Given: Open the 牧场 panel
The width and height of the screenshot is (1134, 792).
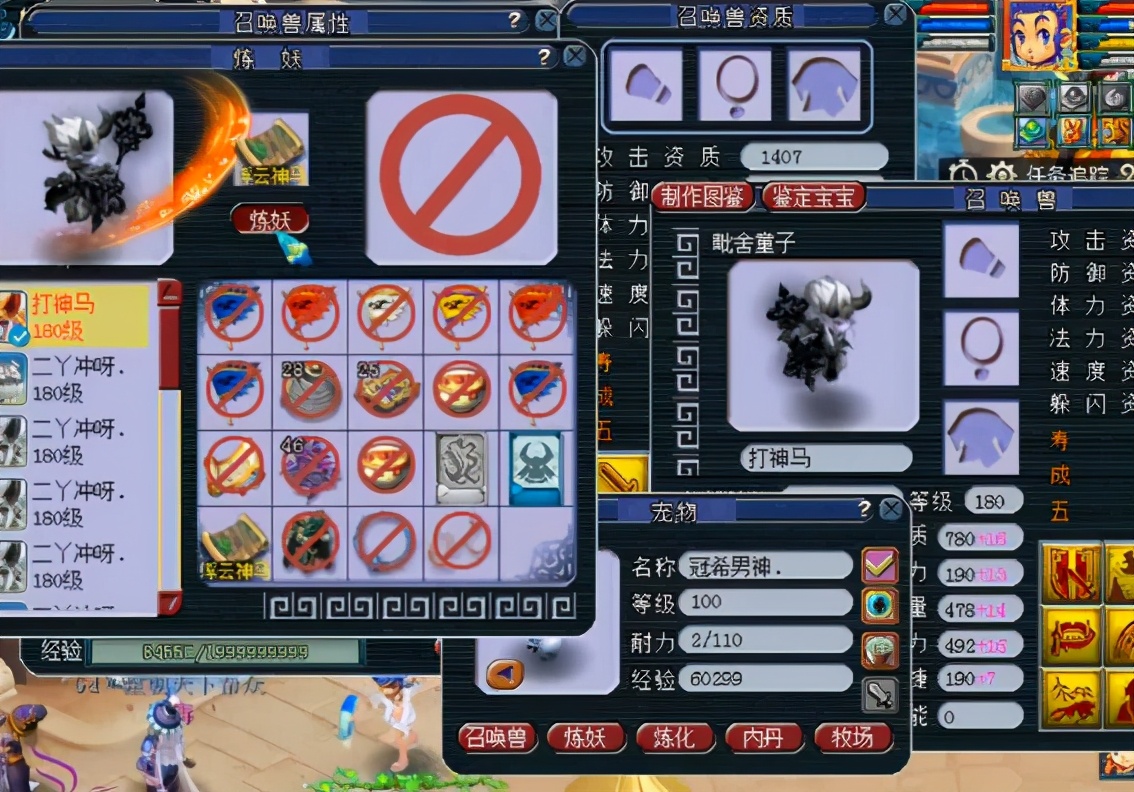Looking at the screenshot, I should click(852, 738).
